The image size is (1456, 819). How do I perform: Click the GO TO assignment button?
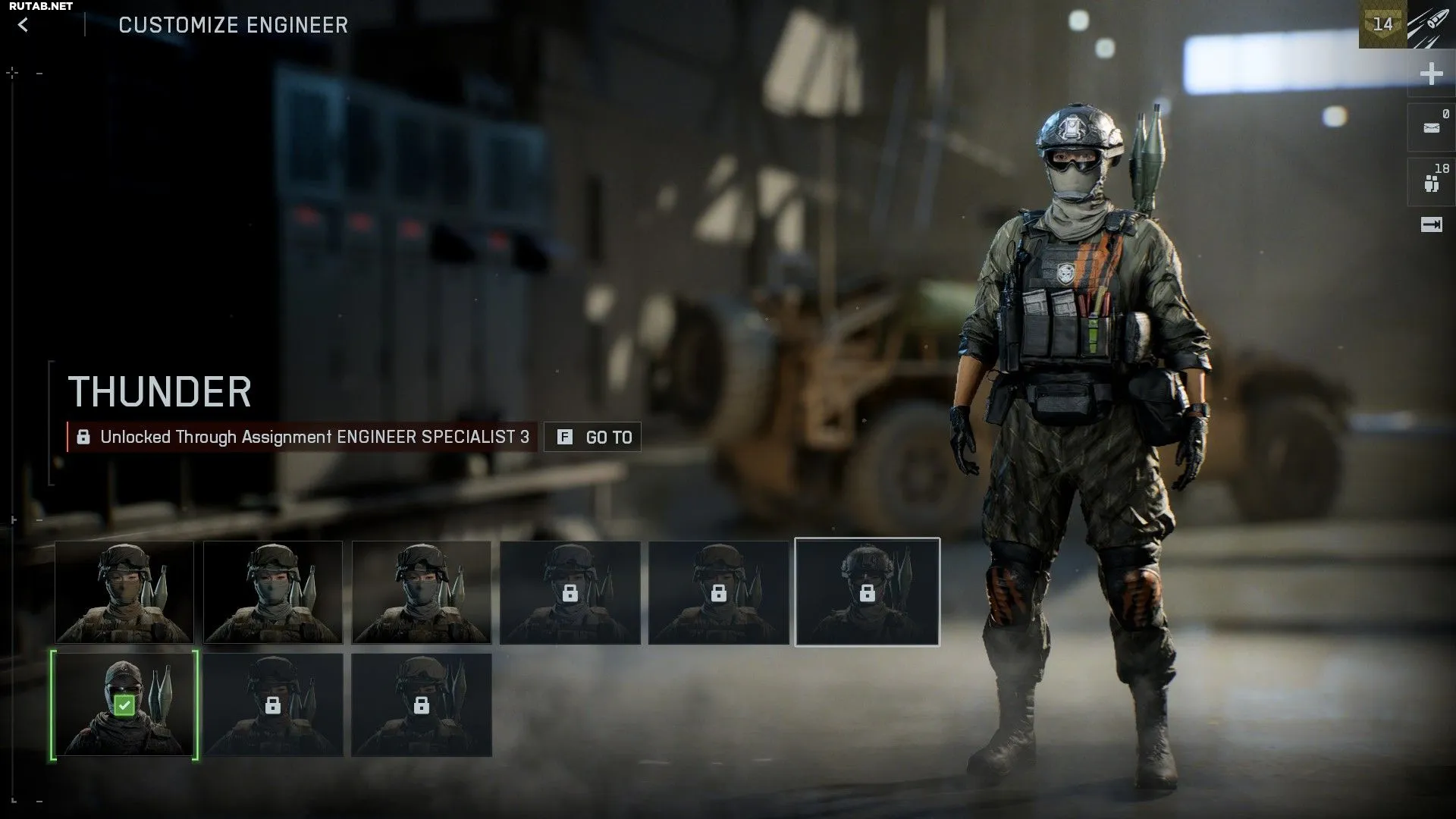pyautogui.click(x=593, y=437)
